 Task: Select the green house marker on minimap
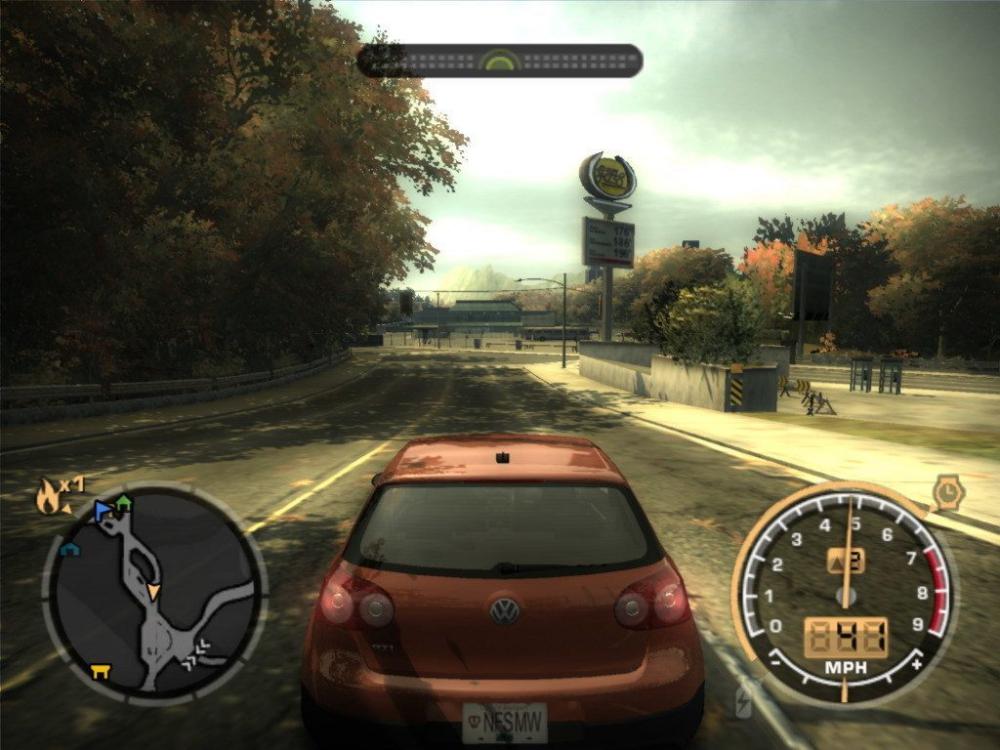click(123, 503)
